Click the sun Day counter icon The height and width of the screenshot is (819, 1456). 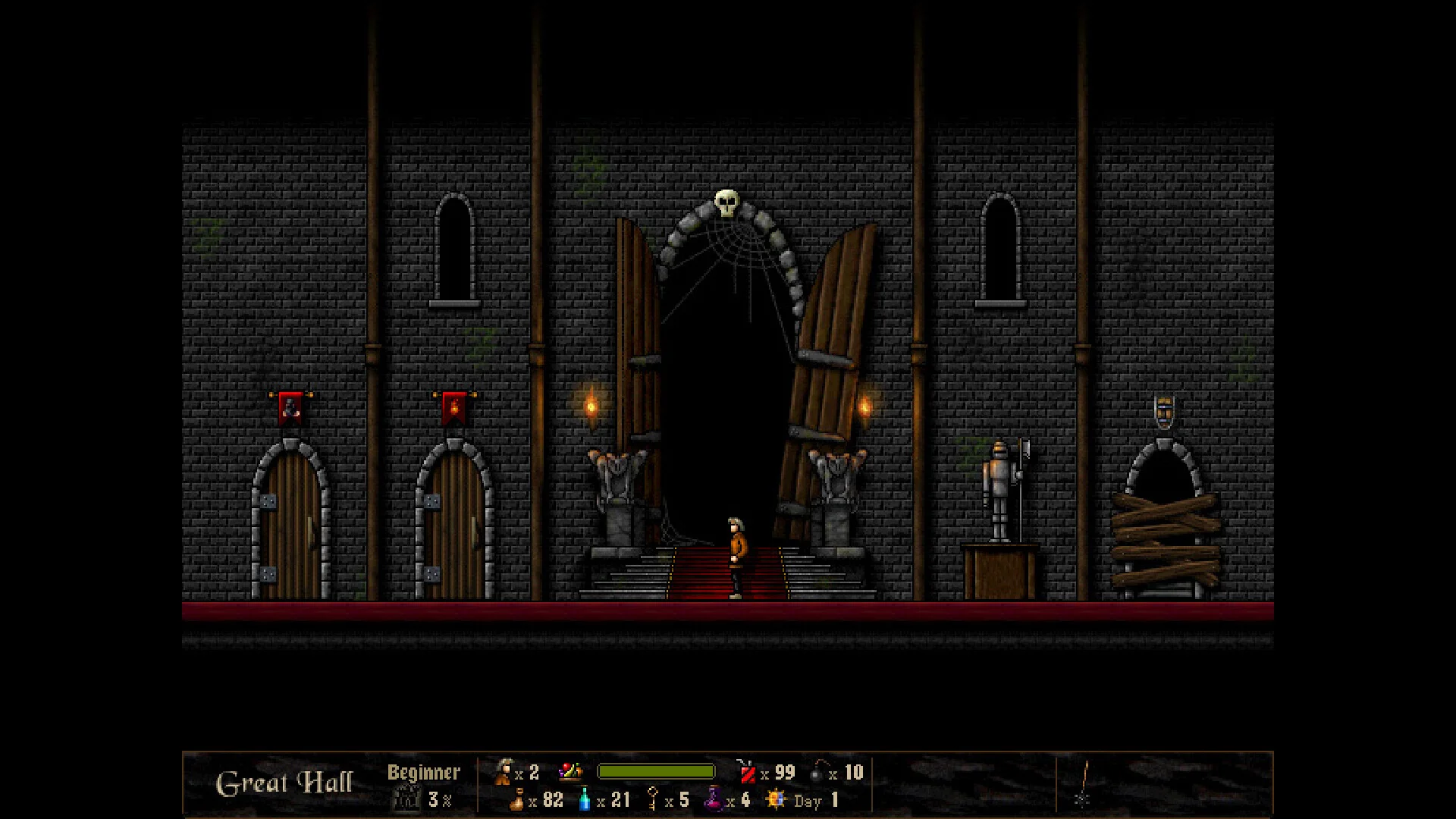776,799
